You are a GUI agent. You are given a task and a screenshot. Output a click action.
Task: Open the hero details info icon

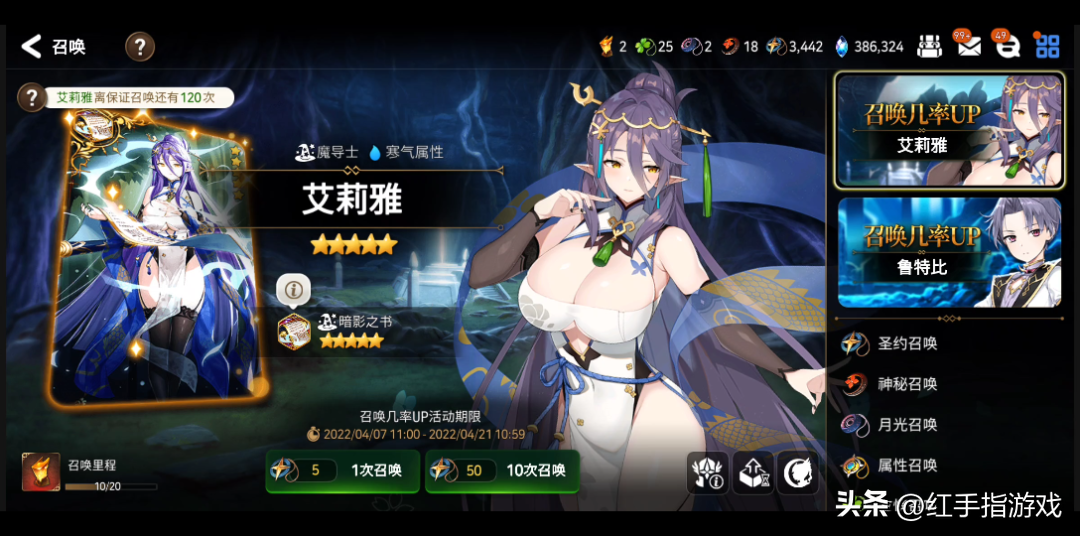tap(708, 472)
